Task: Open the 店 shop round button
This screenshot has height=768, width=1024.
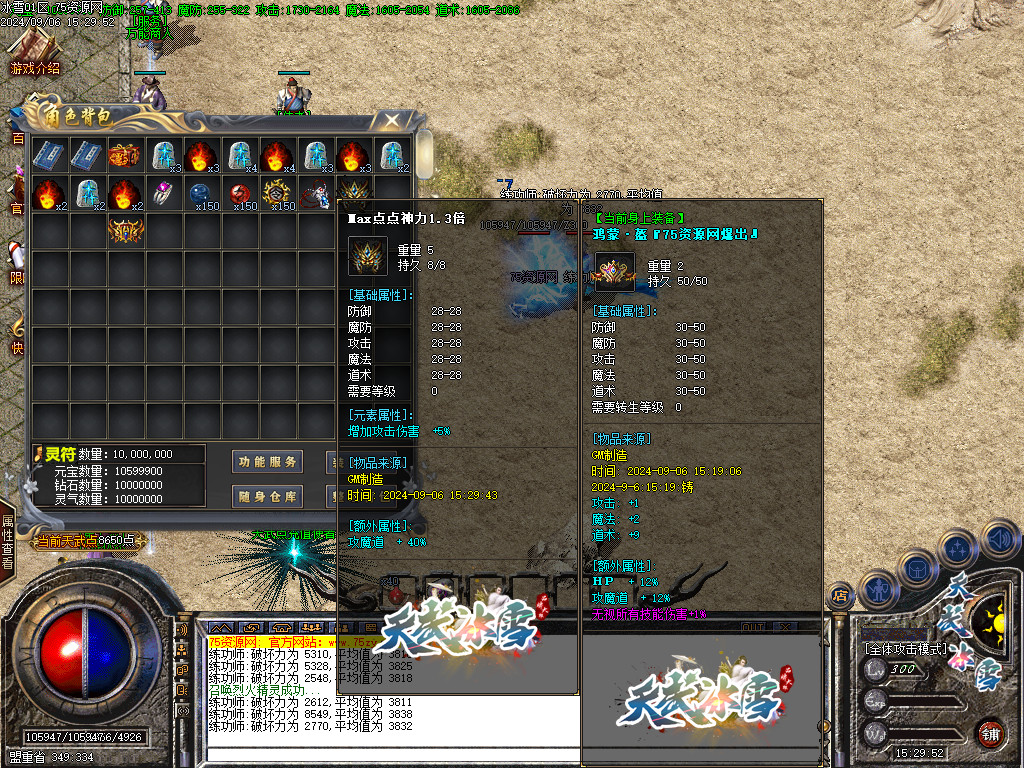Action: click(x=840, y=596)
